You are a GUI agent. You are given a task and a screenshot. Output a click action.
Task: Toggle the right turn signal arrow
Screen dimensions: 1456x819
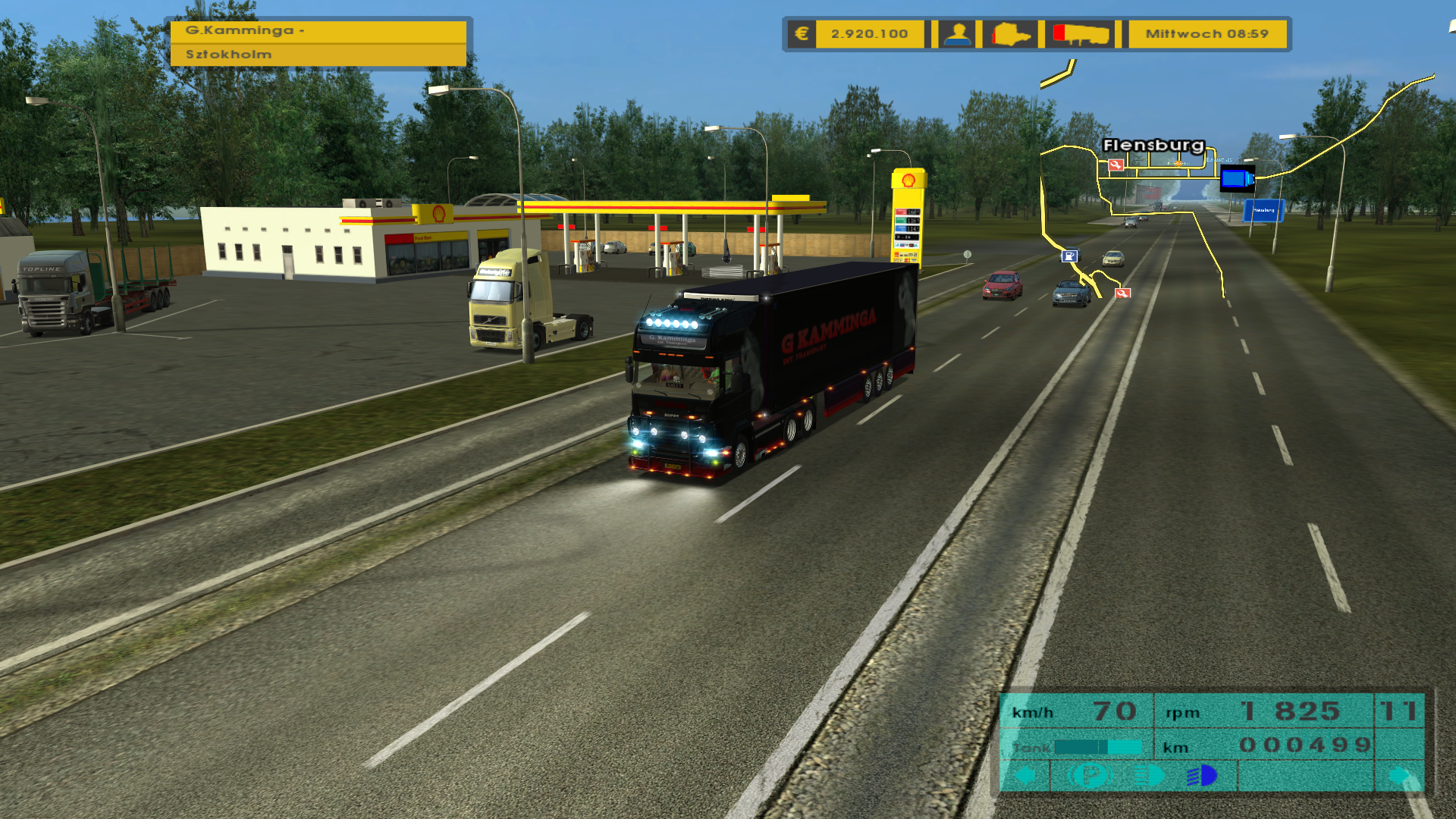1399,776
